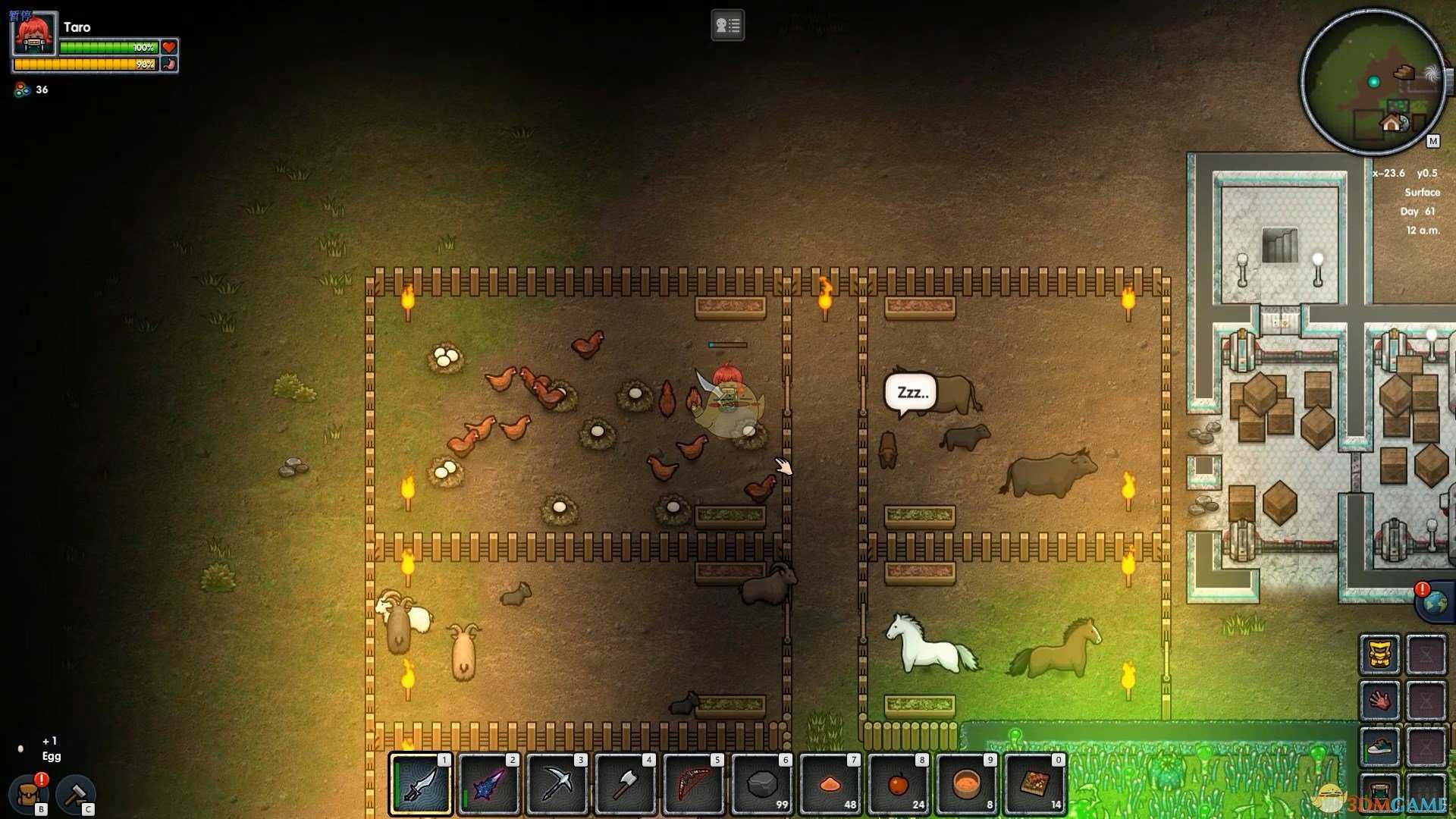
Task: Choose the pickaxe in the hotbar
Action: coord(557,784)
